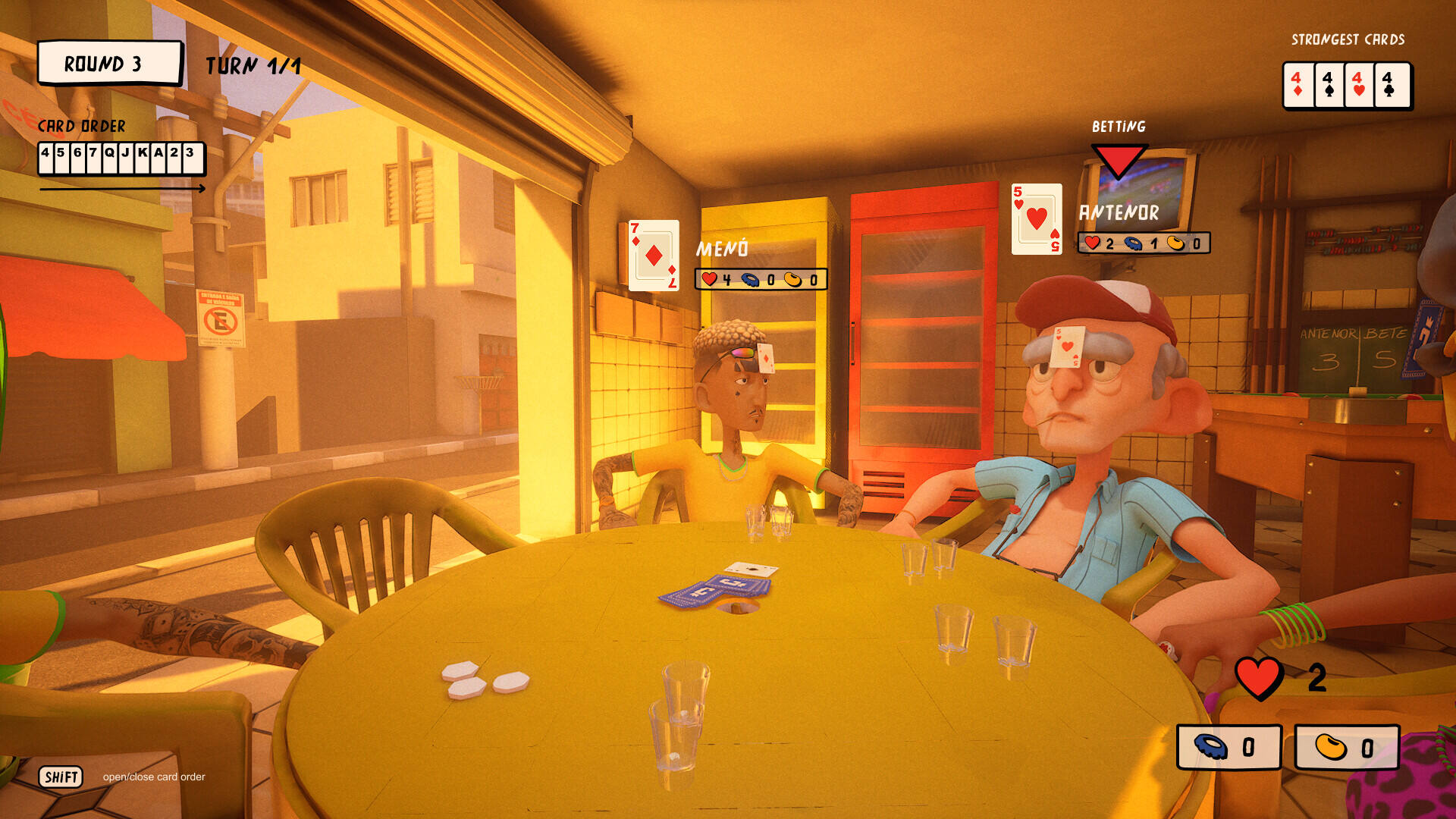The width and height of the screenshot is (1456, 819).
Task: Open the Card Order reference strip
Action: click(121, 158)
